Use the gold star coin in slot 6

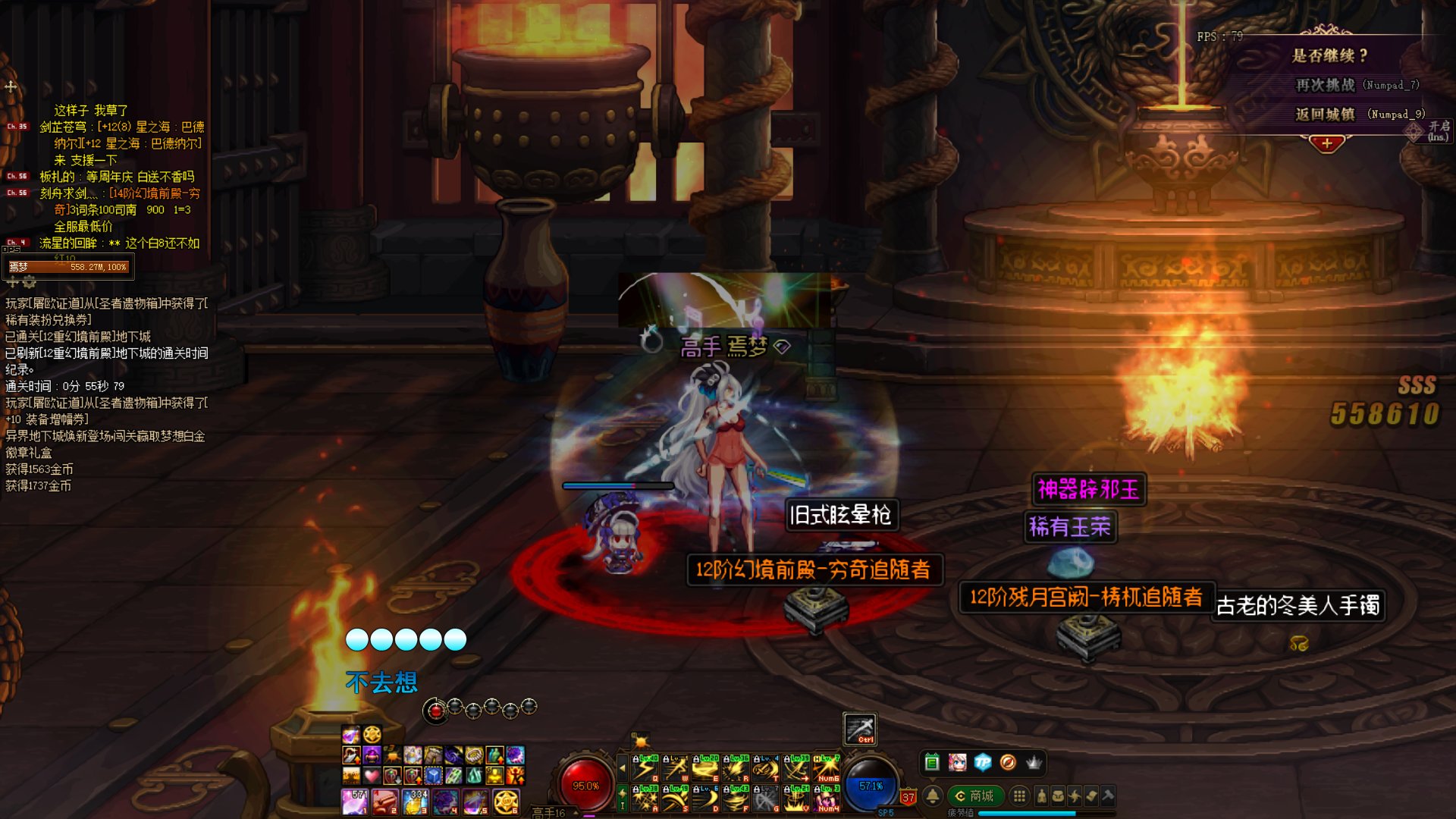pos(506,801)
